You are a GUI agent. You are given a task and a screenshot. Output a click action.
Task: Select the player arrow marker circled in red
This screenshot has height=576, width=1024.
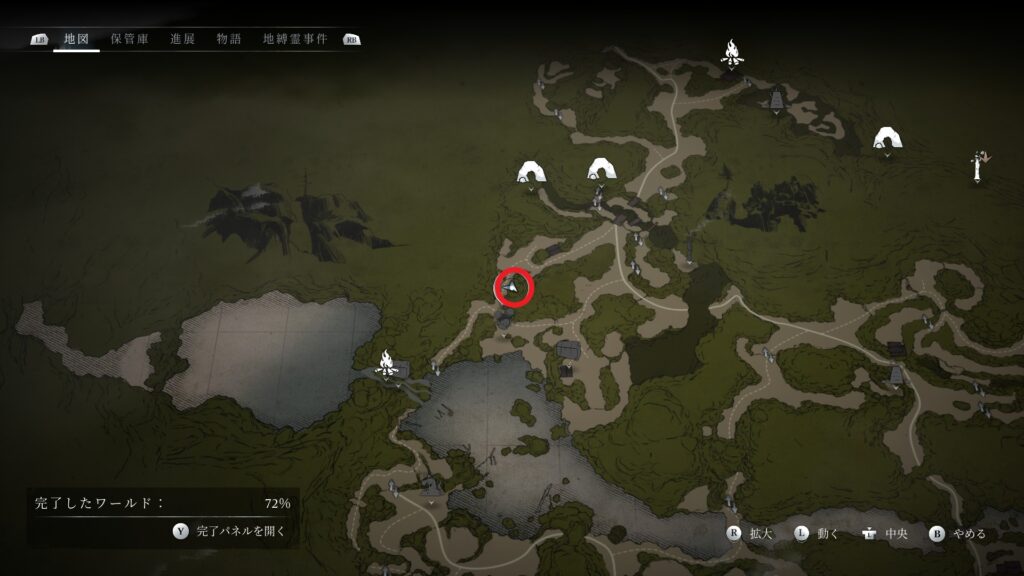point(514,287)
